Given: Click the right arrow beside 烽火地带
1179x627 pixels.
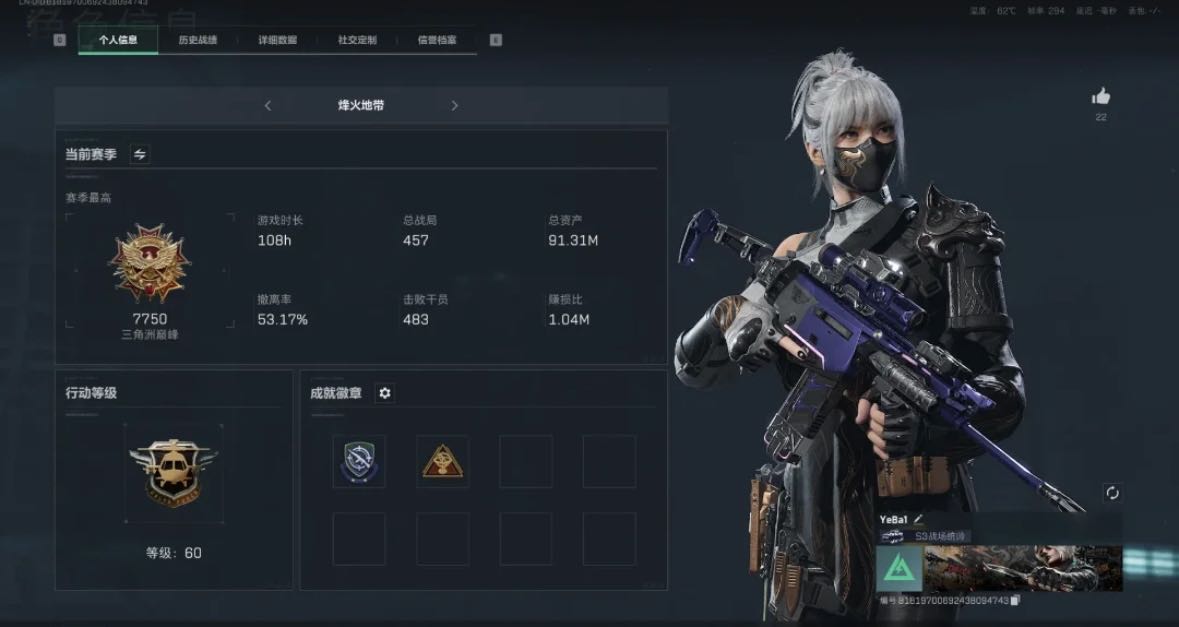Looking at the screenshot, I should click(454, 106).
